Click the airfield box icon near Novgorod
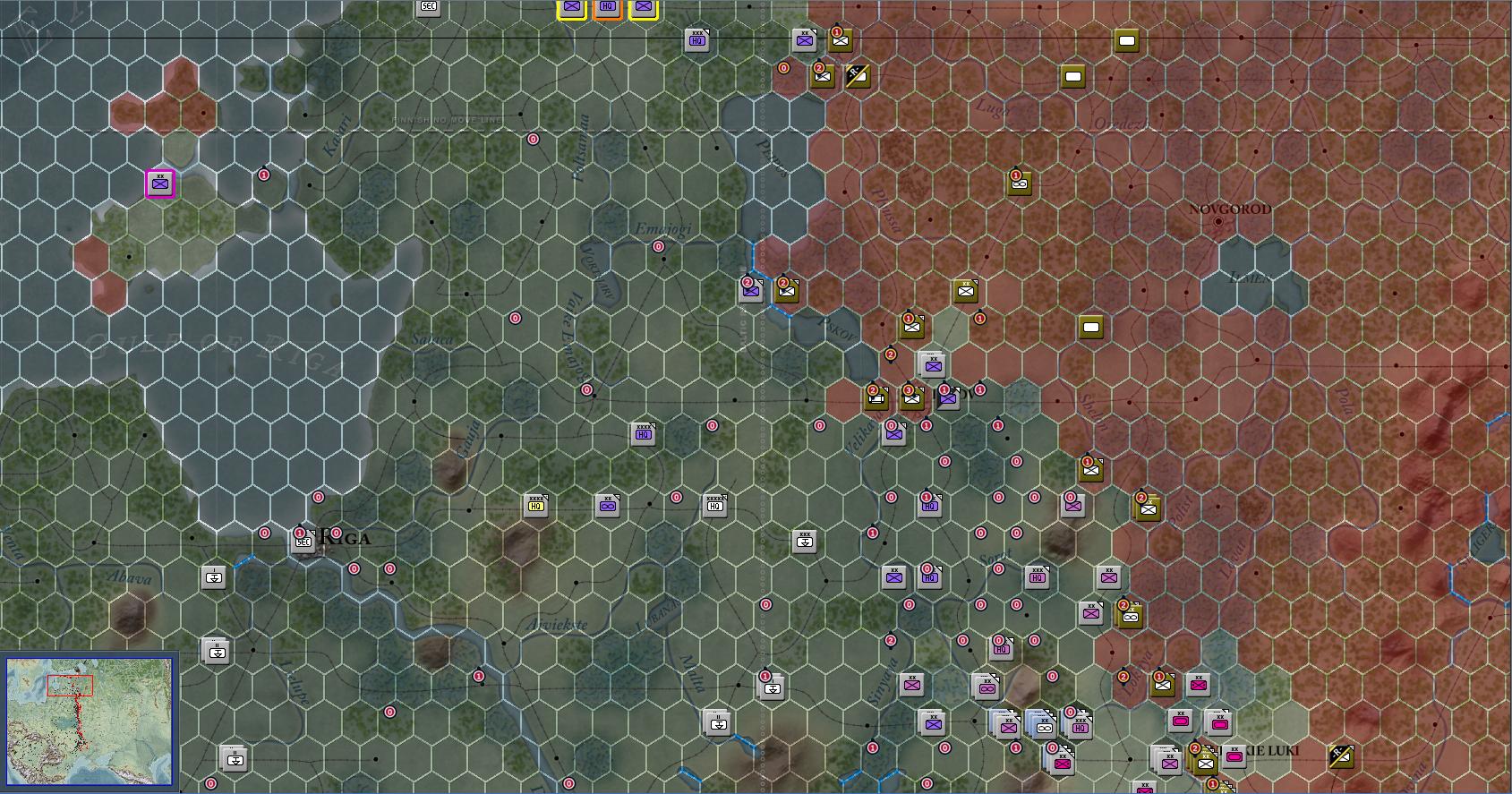1512x794 pixels. 1090,328
